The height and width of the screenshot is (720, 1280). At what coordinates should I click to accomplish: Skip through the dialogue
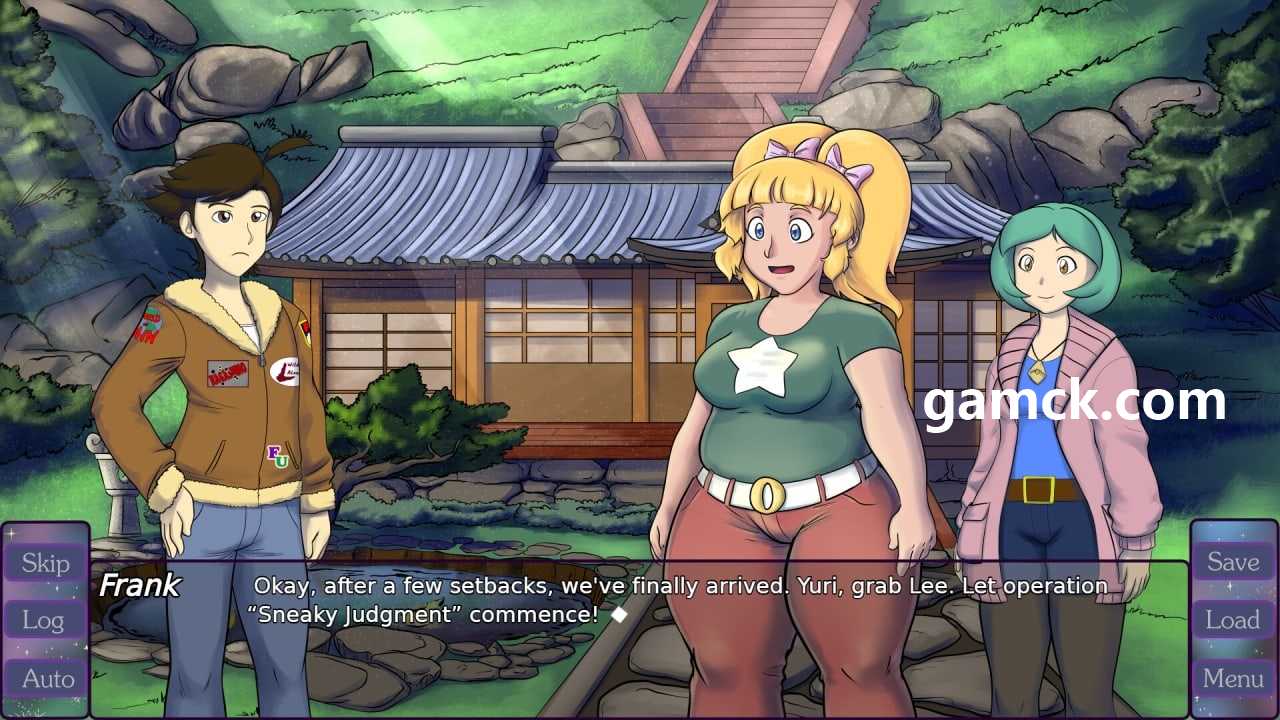[45, 563]
